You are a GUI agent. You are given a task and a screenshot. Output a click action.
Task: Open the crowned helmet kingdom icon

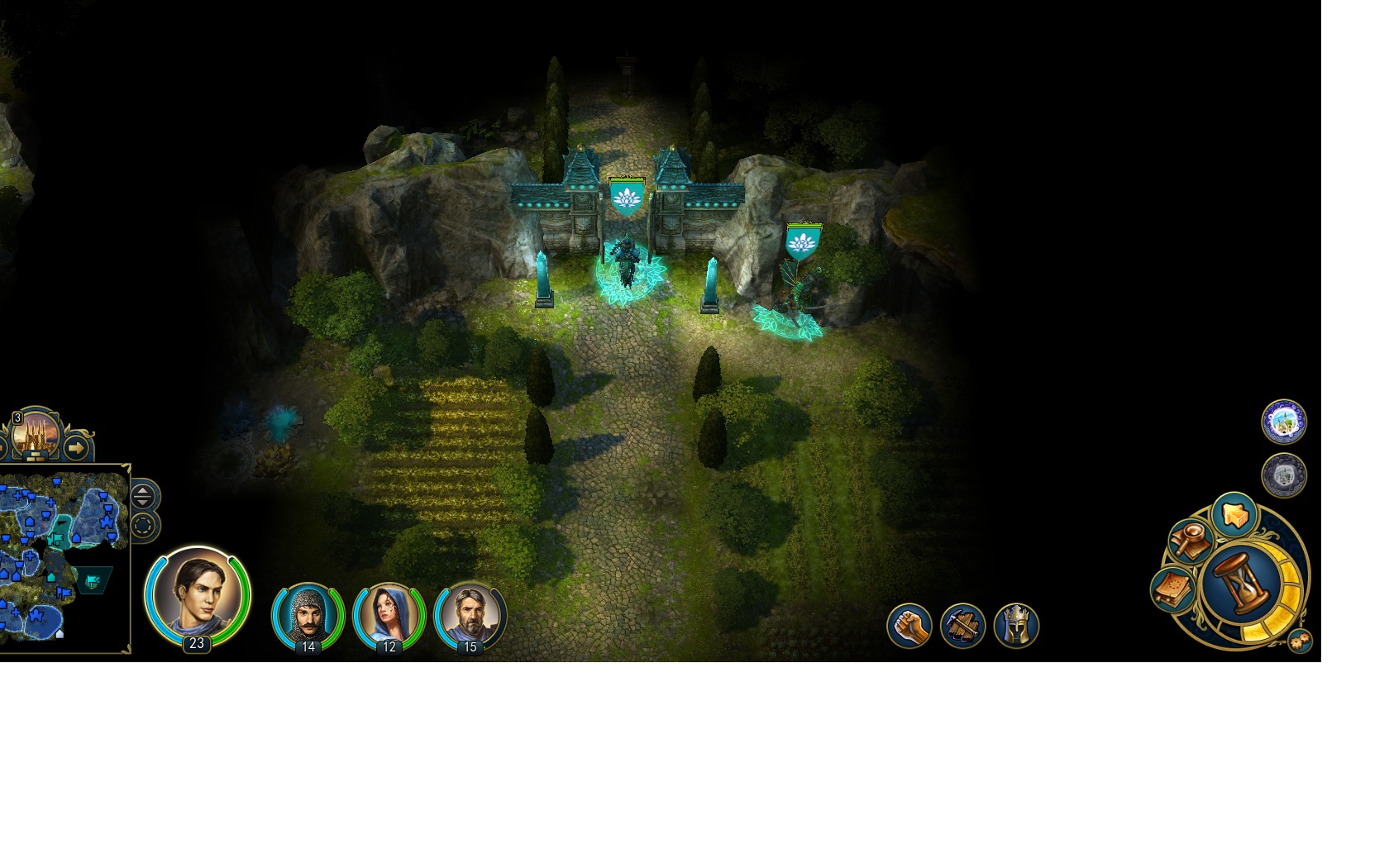(1016, 626)
